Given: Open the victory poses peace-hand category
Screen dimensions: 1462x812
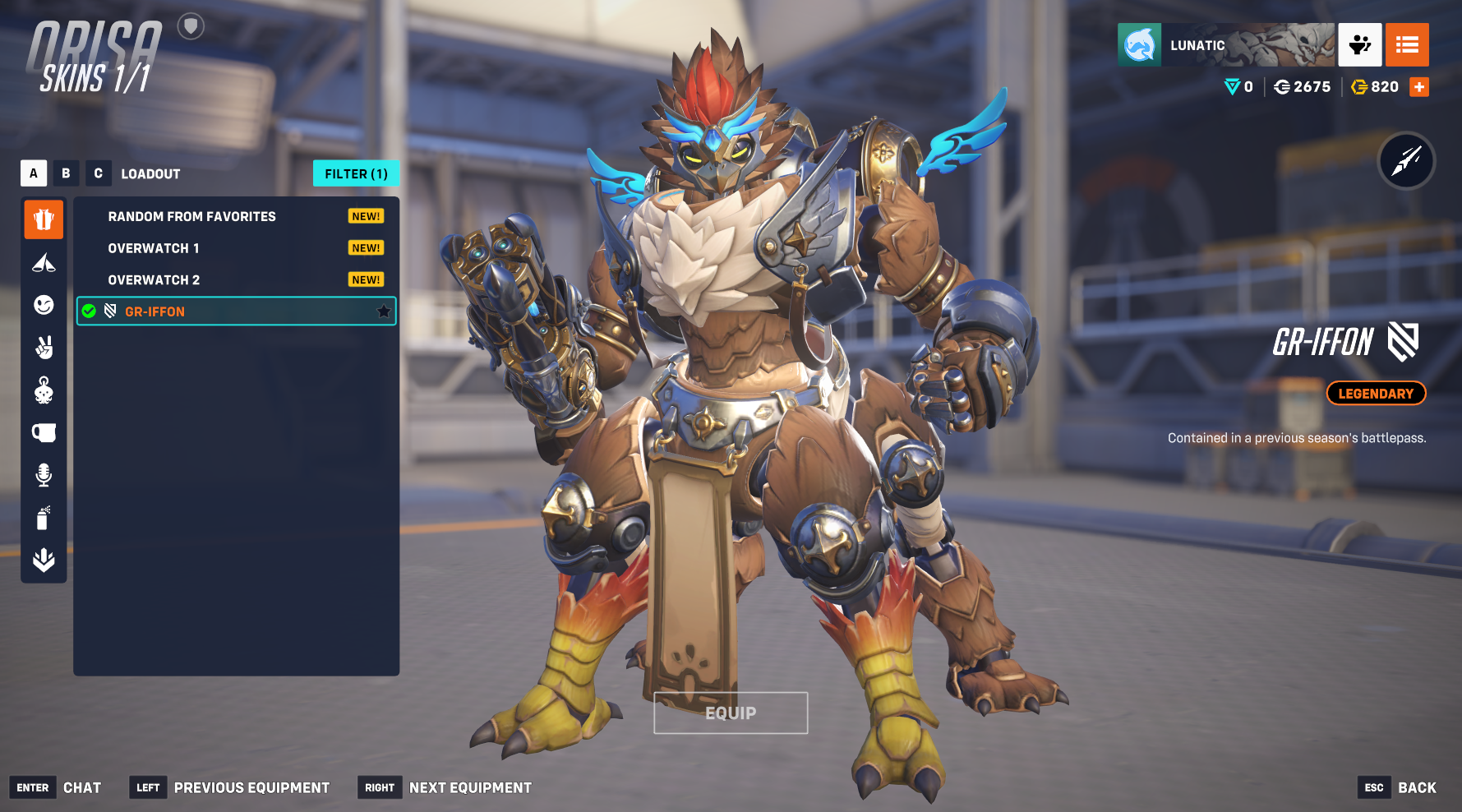Looking at the screenshot, I should 44,348.
